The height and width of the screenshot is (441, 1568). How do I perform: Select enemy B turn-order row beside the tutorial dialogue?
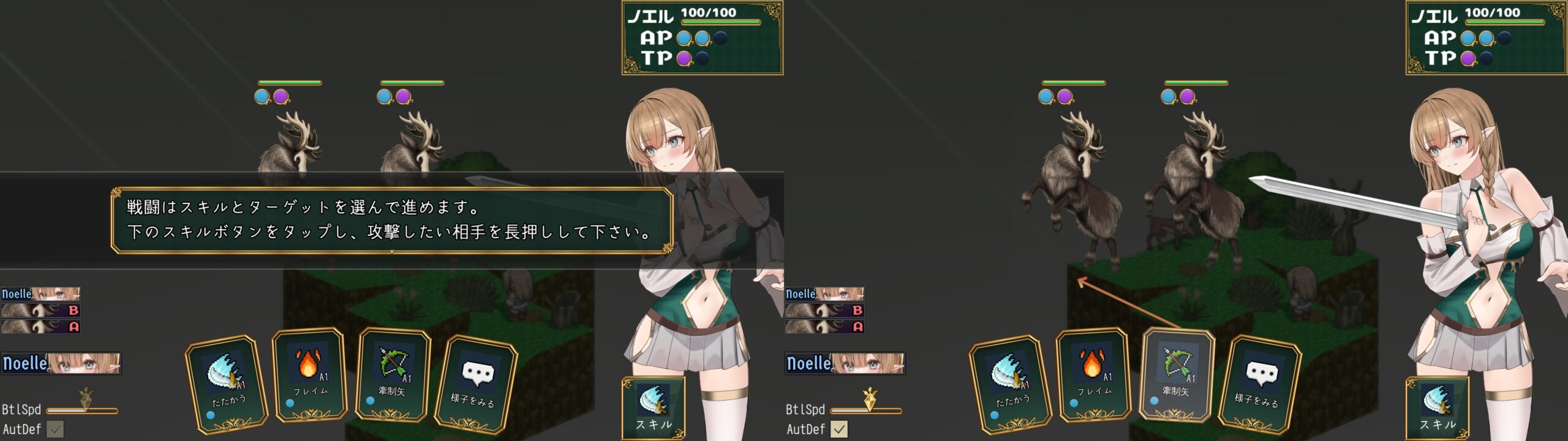[x=40, y=311]
